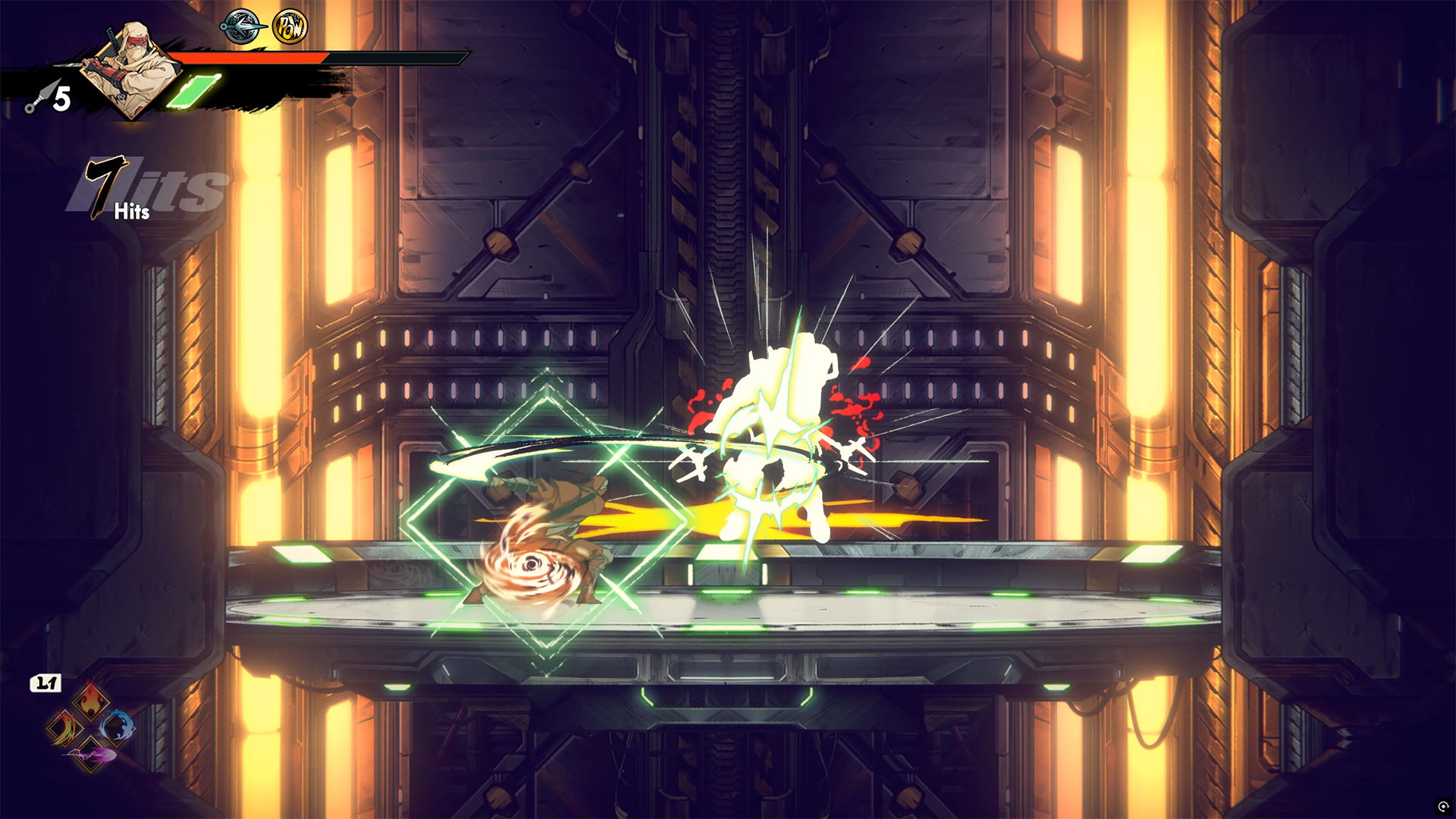Click the silver kunai amulet icon
The height and width of the screenshot is (819, 1456).
pyautogui.click(x=241, y=27)
